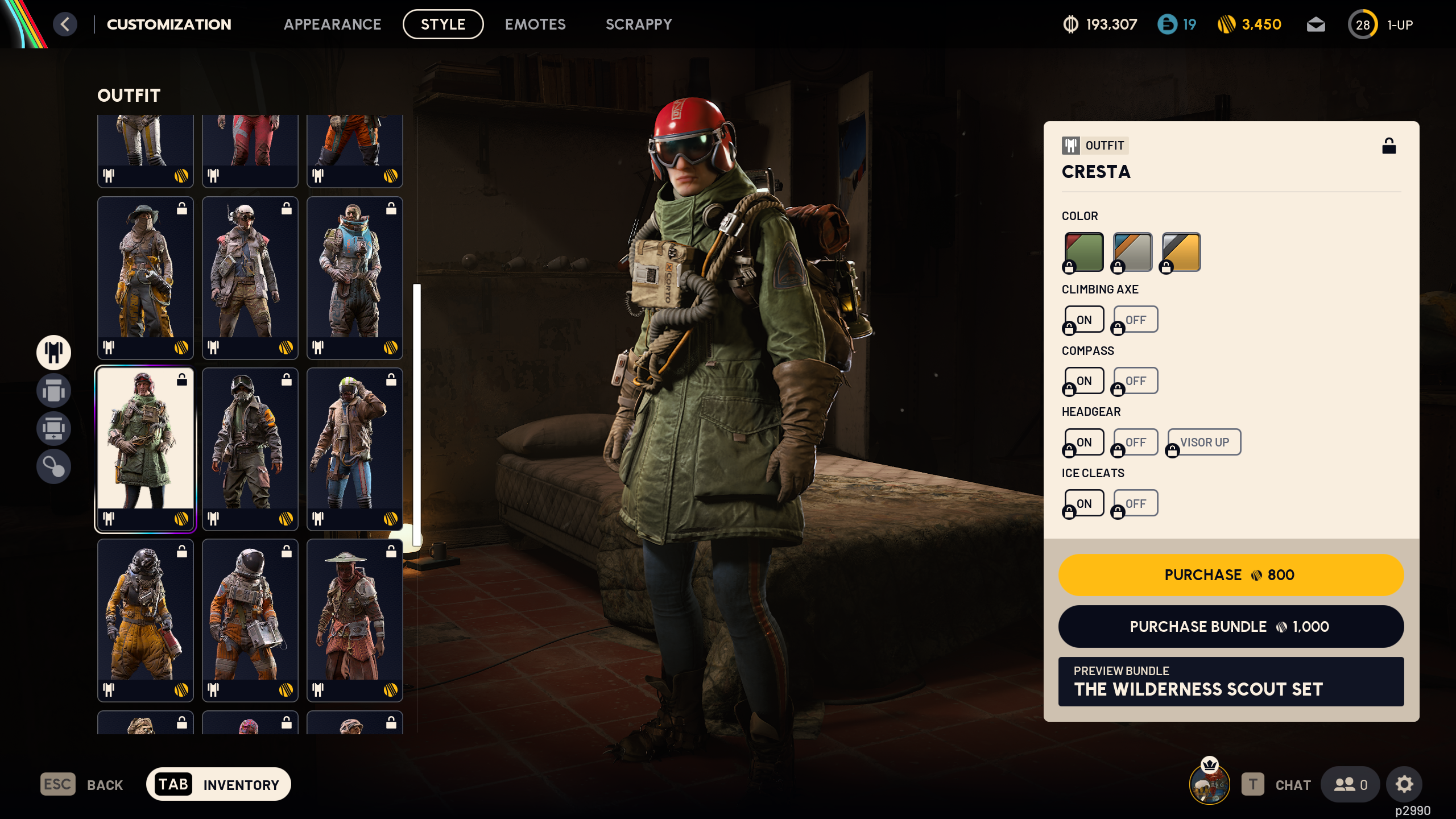This screenshot has height=819, width=1456.
Task: Click the crown-badged player avatar
Action: tap(1208, 784)
